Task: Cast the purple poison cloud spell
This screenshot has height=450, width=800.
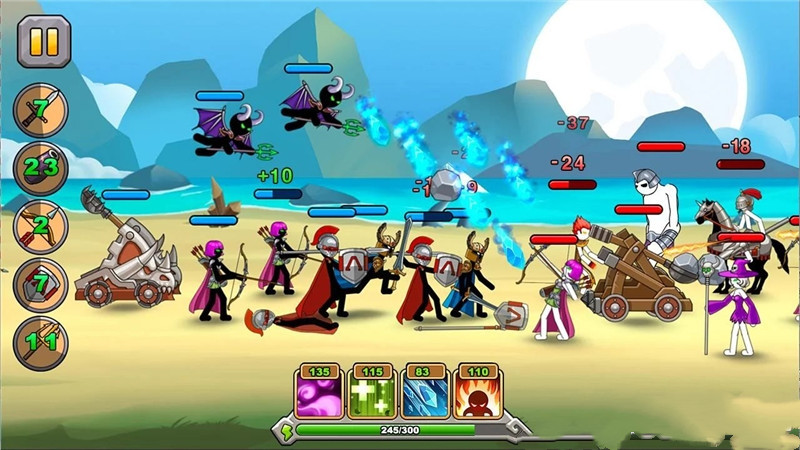Action: coord(318,394)
